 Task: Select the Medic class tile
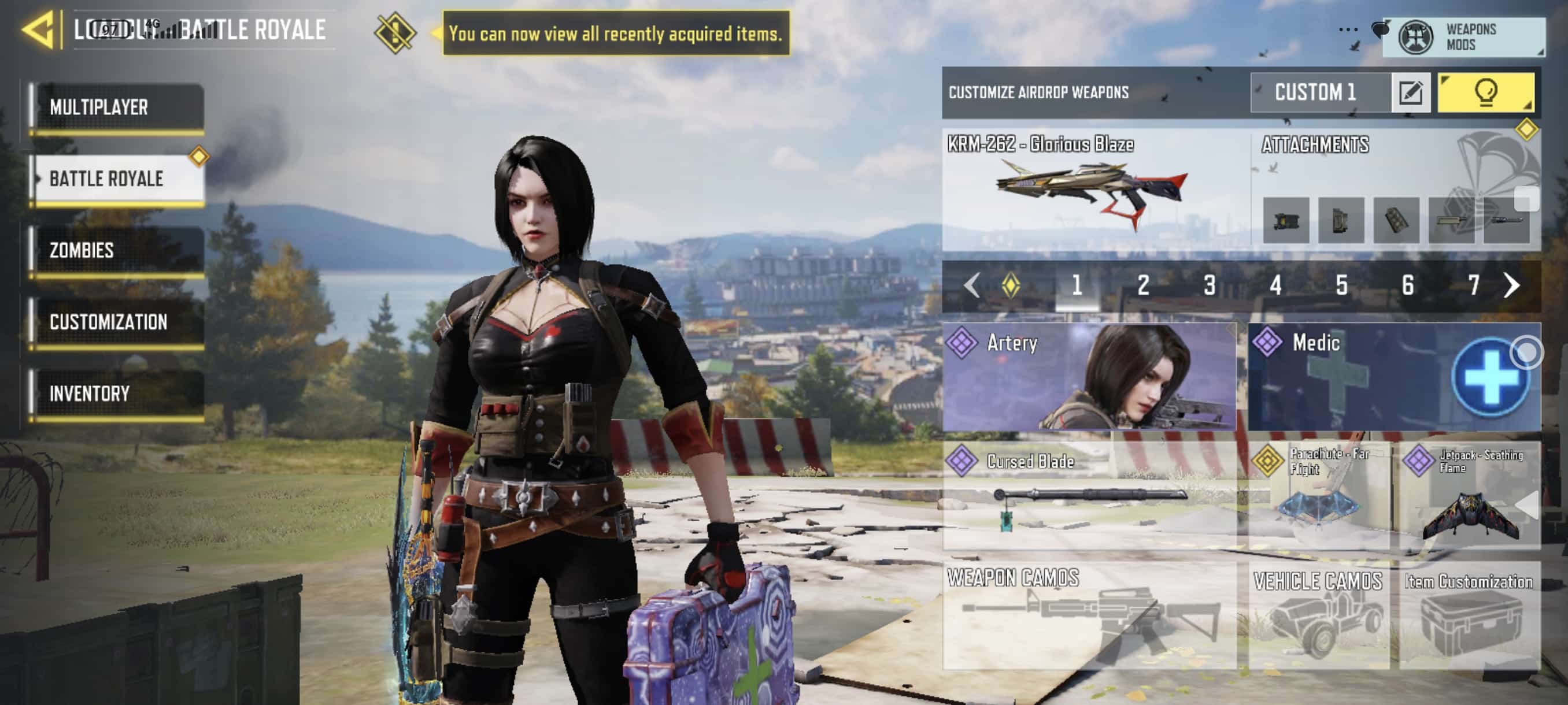(1393, 377)
